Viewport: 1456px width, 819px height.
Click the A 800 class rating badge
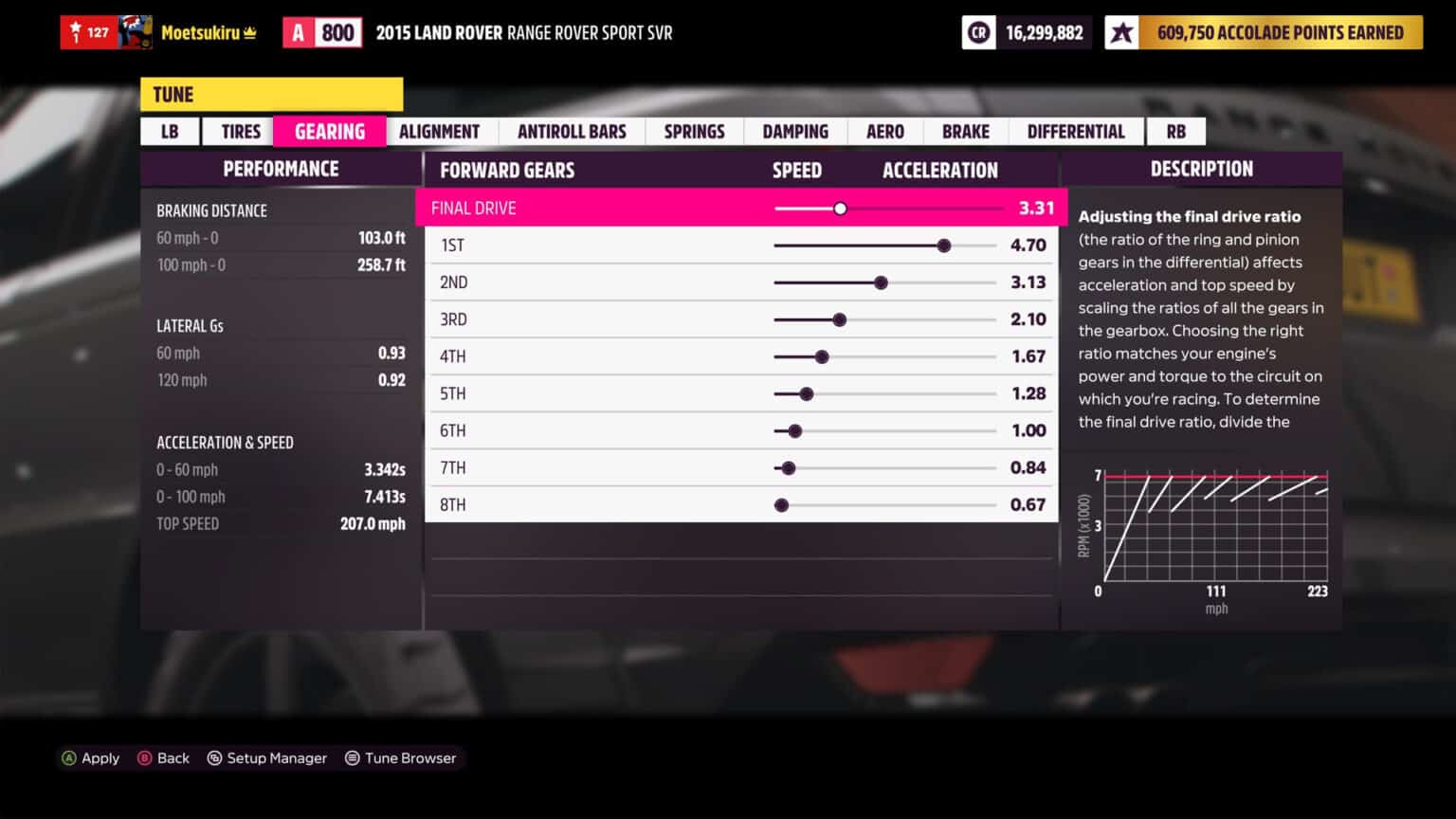[322, 31]
